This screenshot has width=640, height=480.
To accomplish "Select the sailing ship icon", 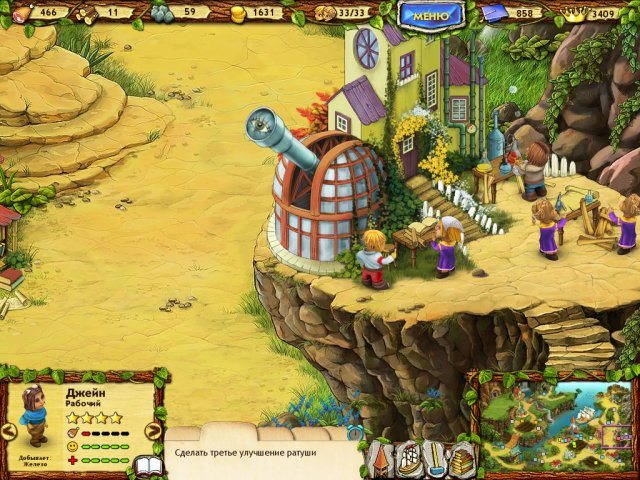I will (x=410, y=459).
